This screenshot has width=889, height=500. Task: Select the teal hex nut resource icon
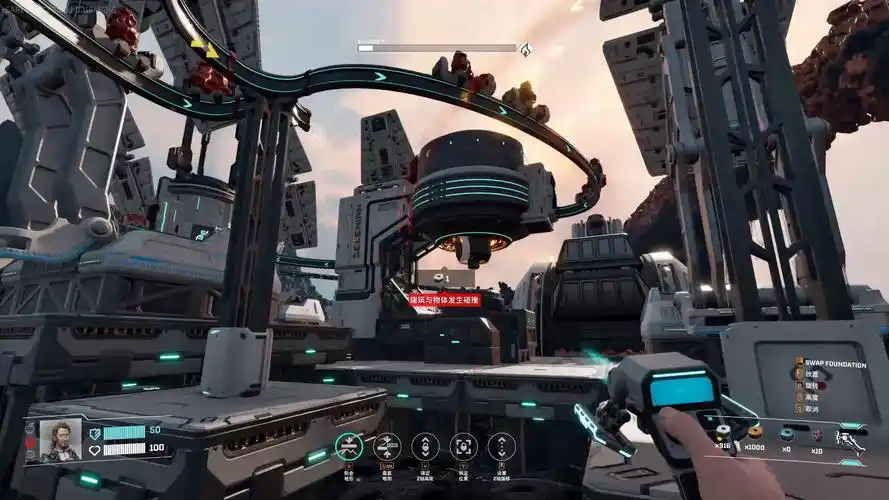[787, 434]
